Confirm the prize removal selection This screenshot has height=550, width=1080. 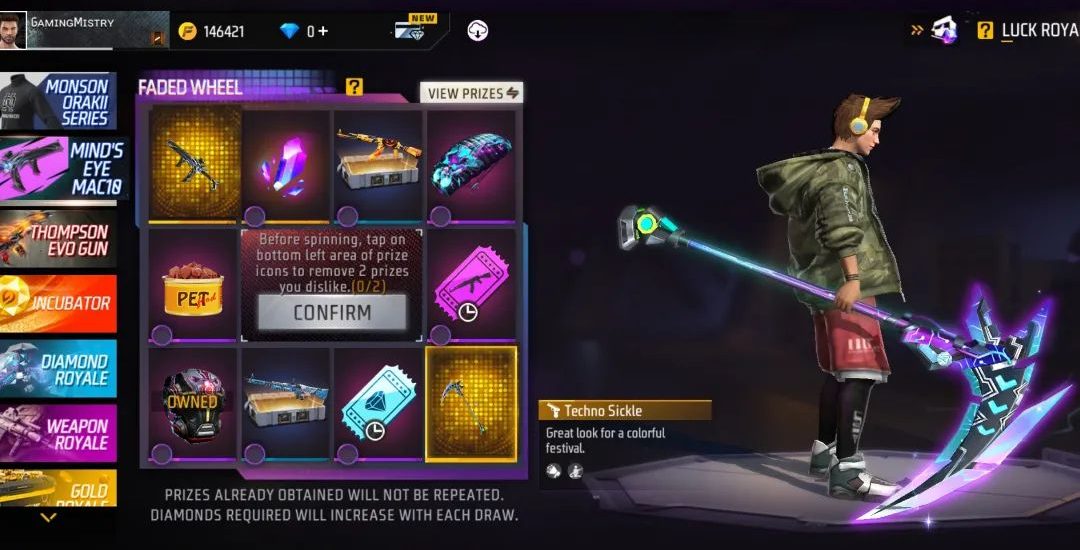[x=332, y=312]
